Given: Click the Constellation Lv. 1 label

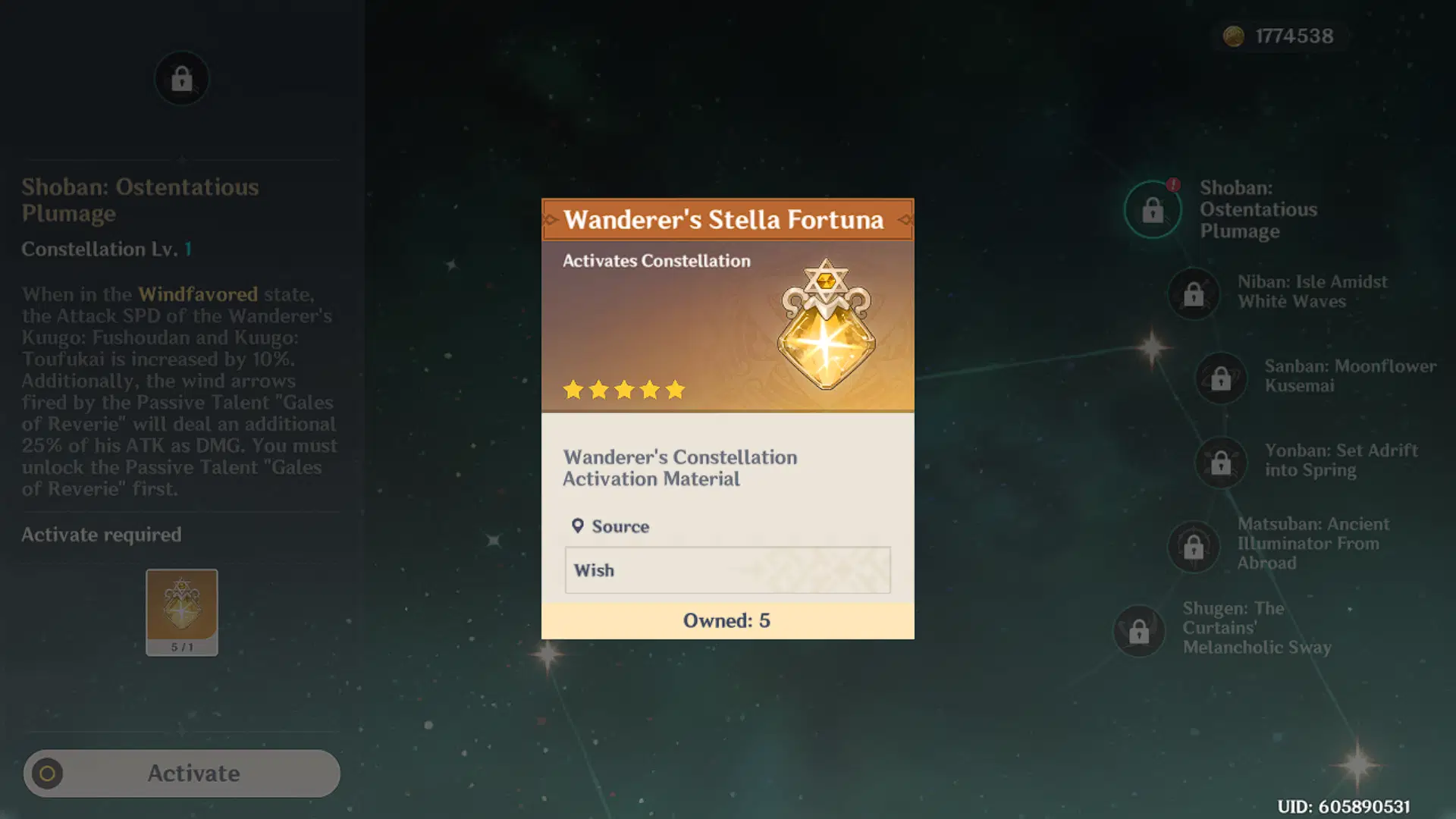Looking at the screenshot, I should [106, 249].
